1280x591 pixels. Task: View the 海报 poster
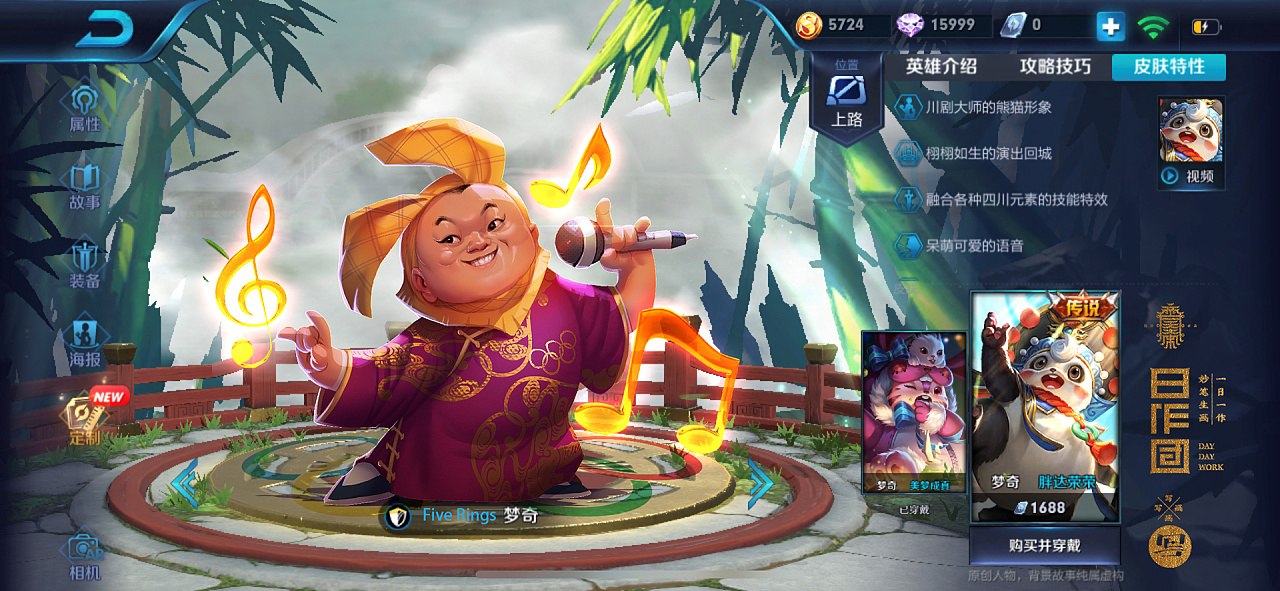click(x=85, y=341)
